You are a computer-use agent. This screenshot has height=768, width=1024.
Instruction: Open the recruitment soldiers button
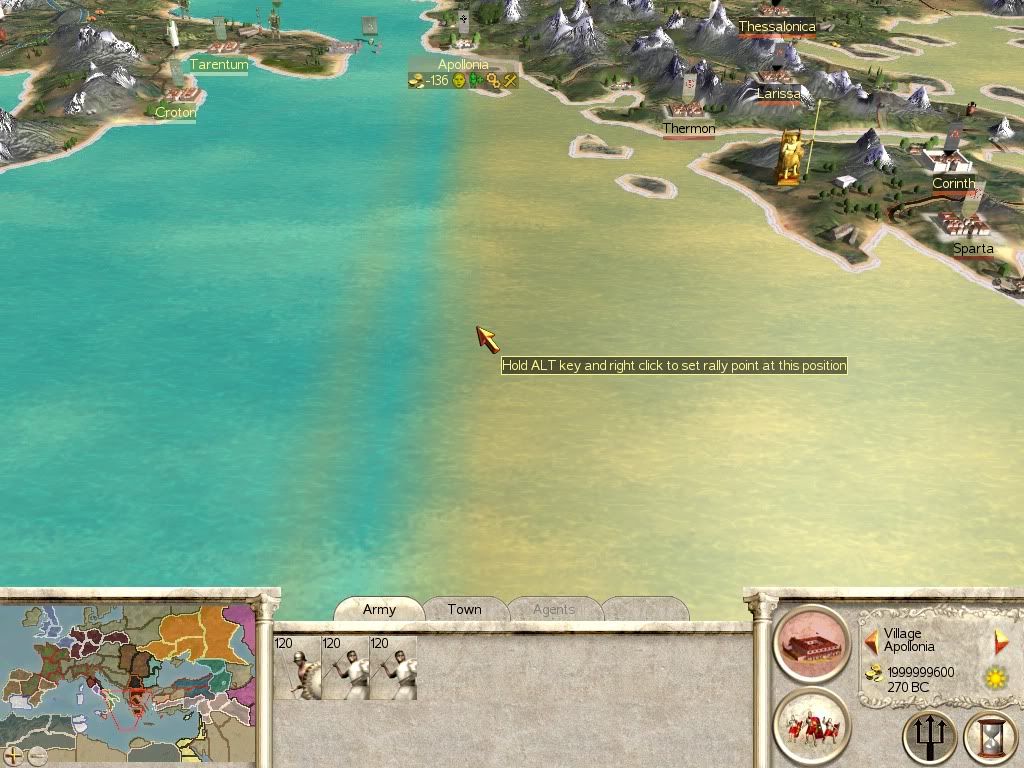point(811,725)
